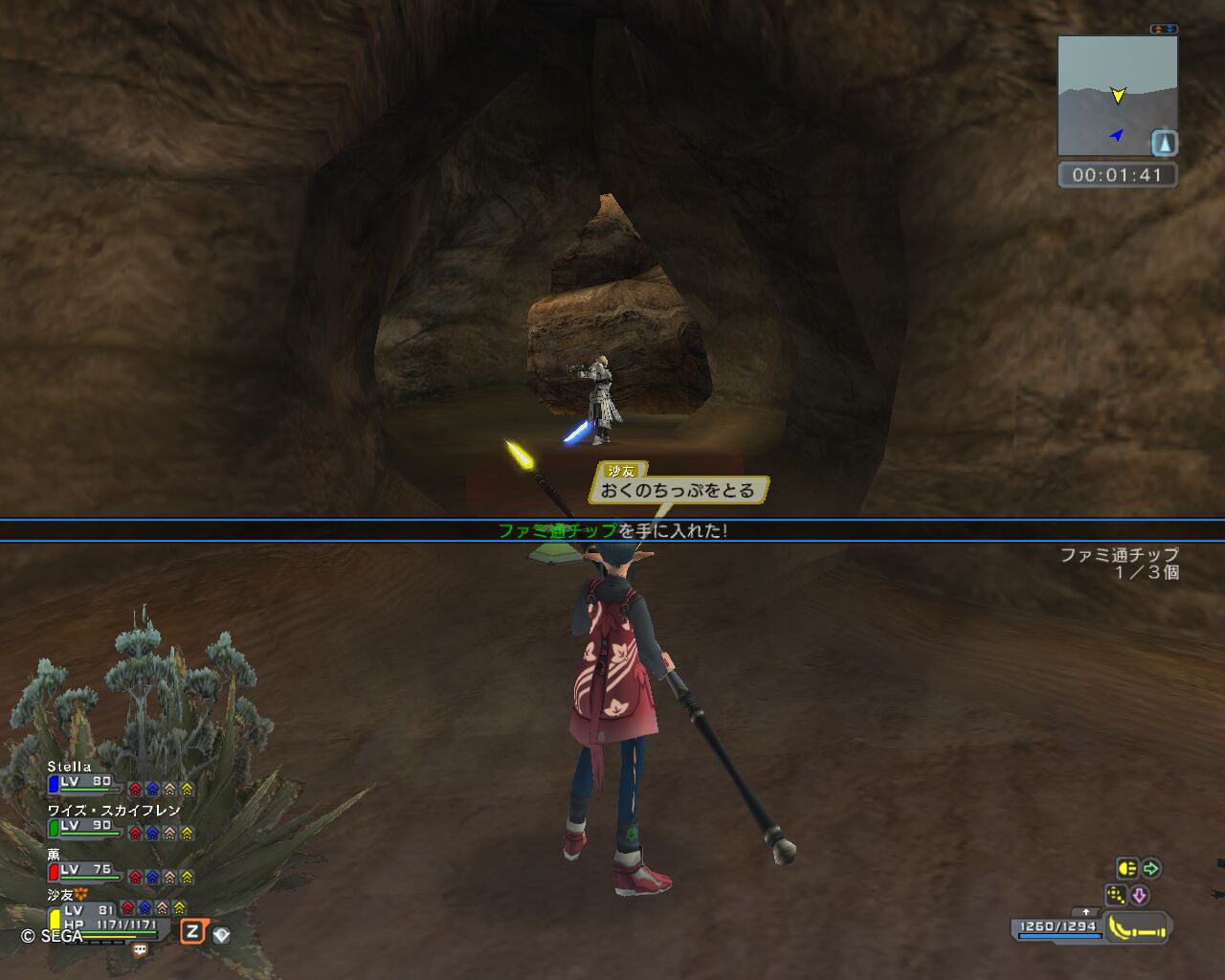Click the orange Z badge icon
Image resolution: width=1225 pixels, height=980 pixels.
point(193,931)
